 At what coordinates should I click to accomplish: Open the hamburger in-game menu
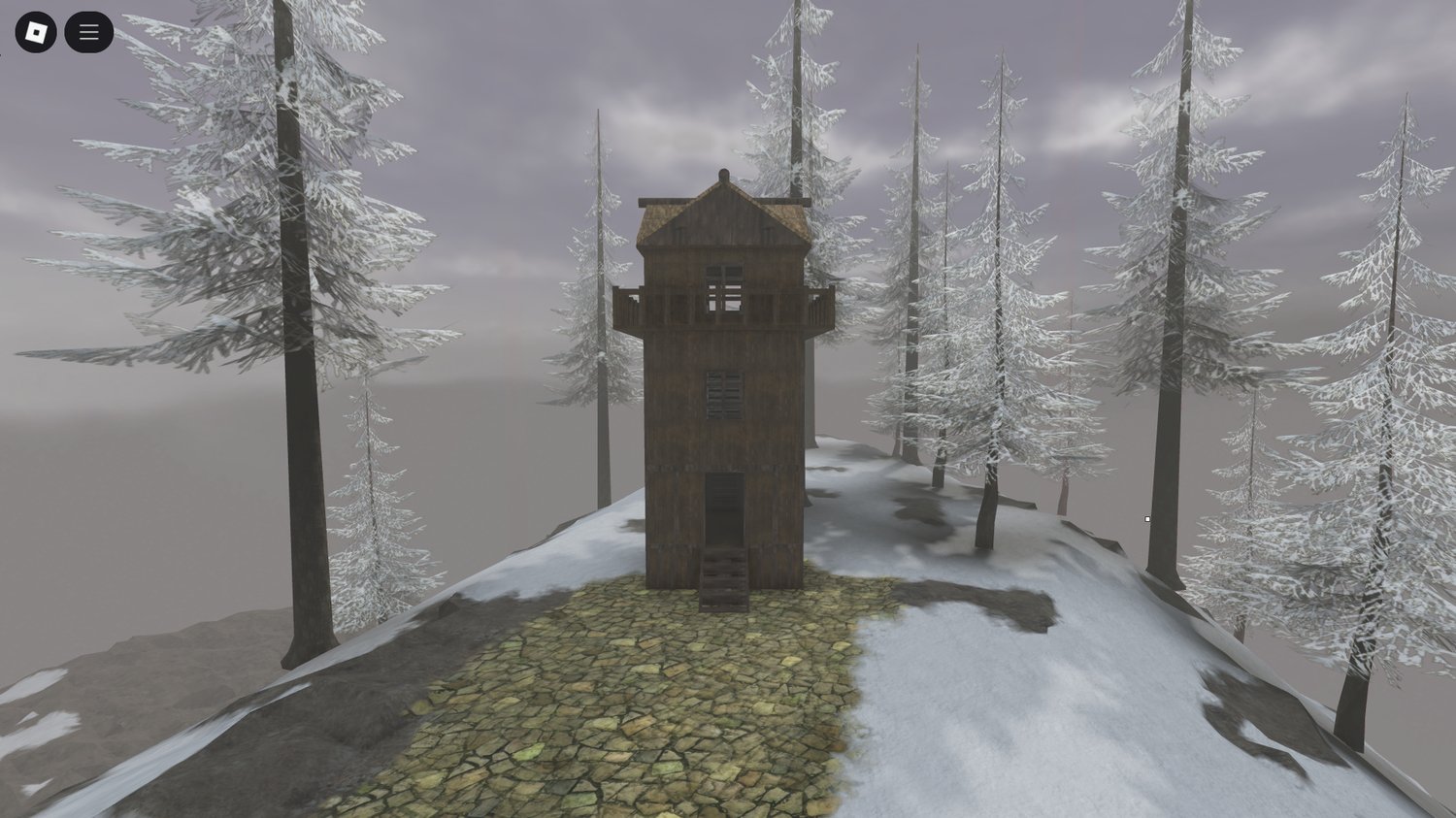pyautogui.click(x=88, y=31)
